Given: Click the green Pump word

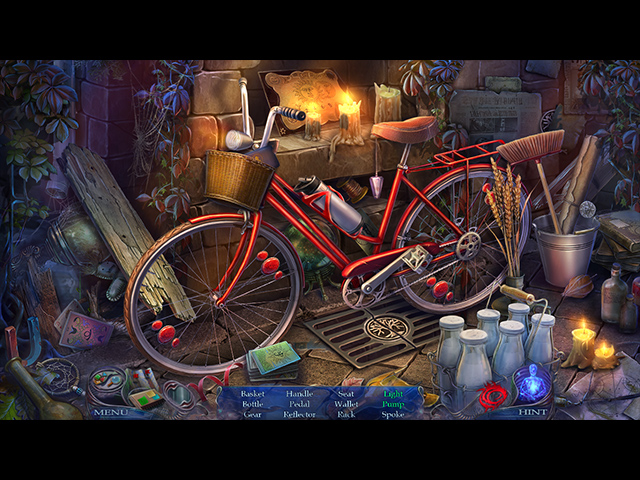Looking at the screenshot, I should tap(393, 404).
